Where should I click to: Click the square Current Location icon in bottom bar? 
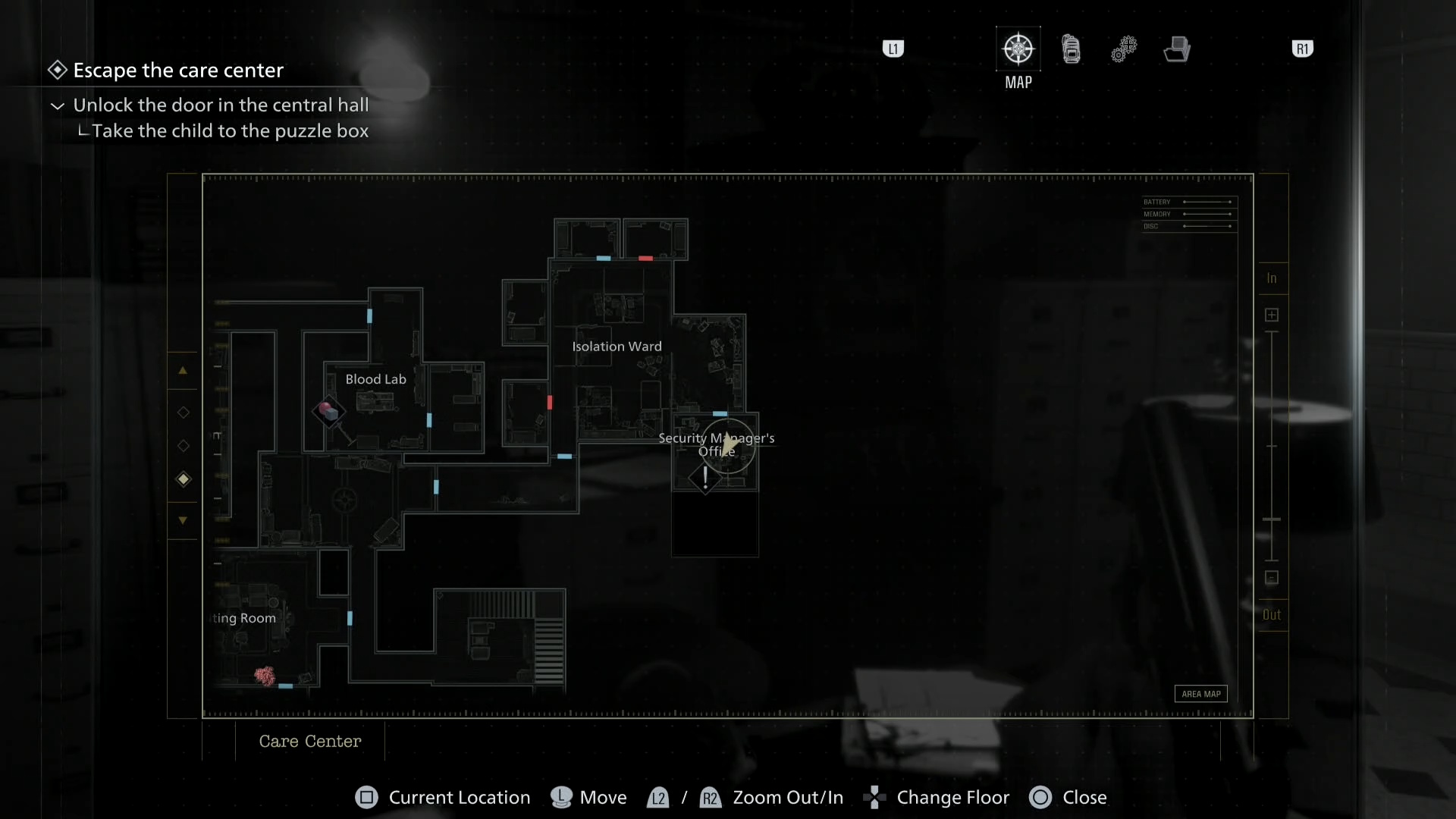click(366, 798)
